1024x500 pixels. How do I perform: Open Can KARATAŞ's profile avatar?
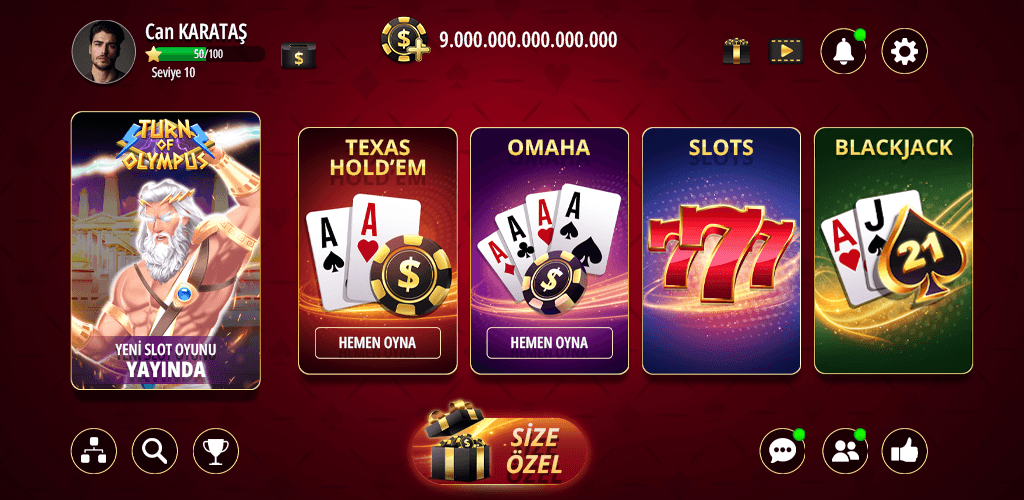[104, 52]
